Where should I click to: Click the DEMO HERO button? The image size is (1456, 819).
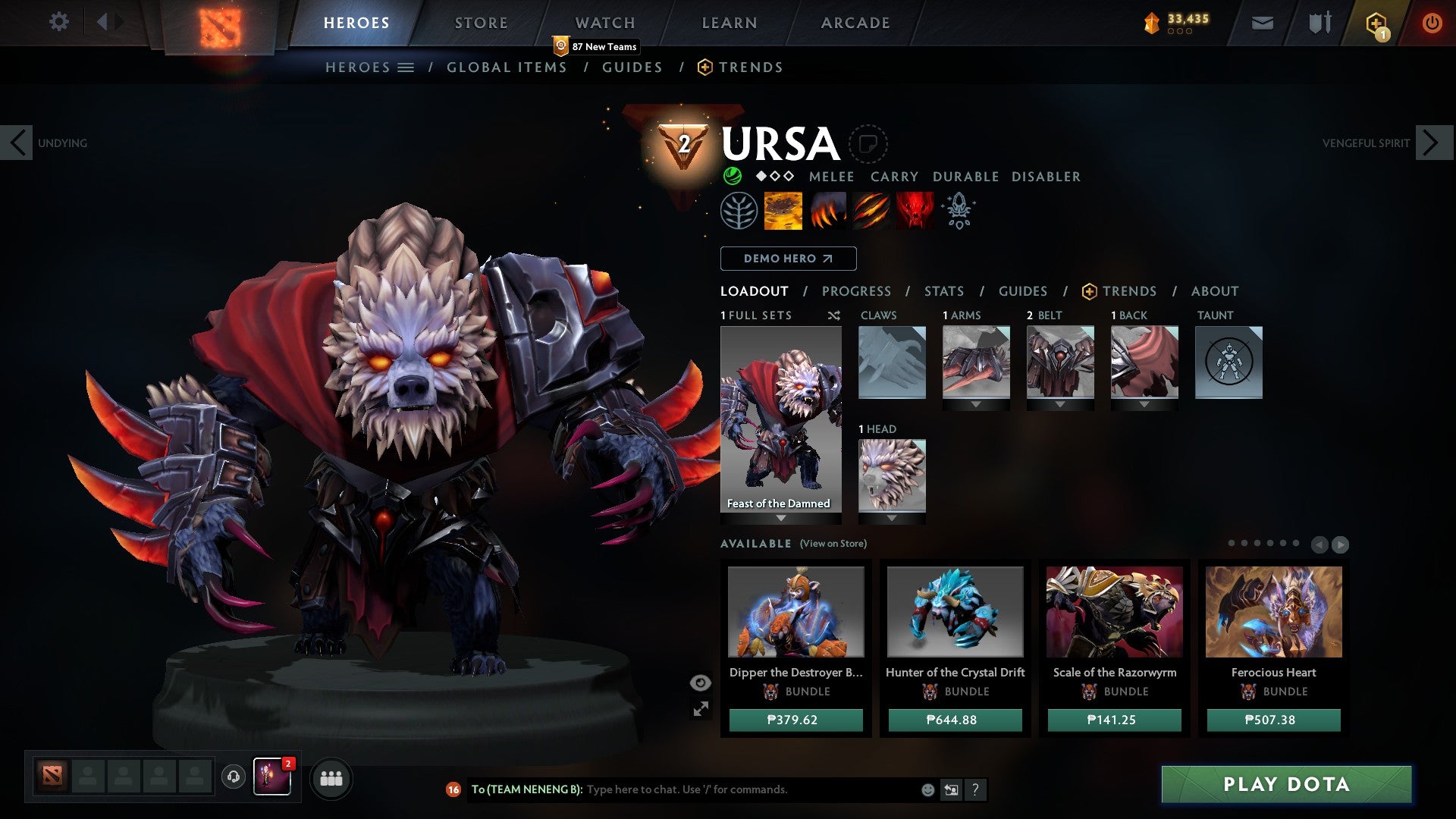click(787, 259)
